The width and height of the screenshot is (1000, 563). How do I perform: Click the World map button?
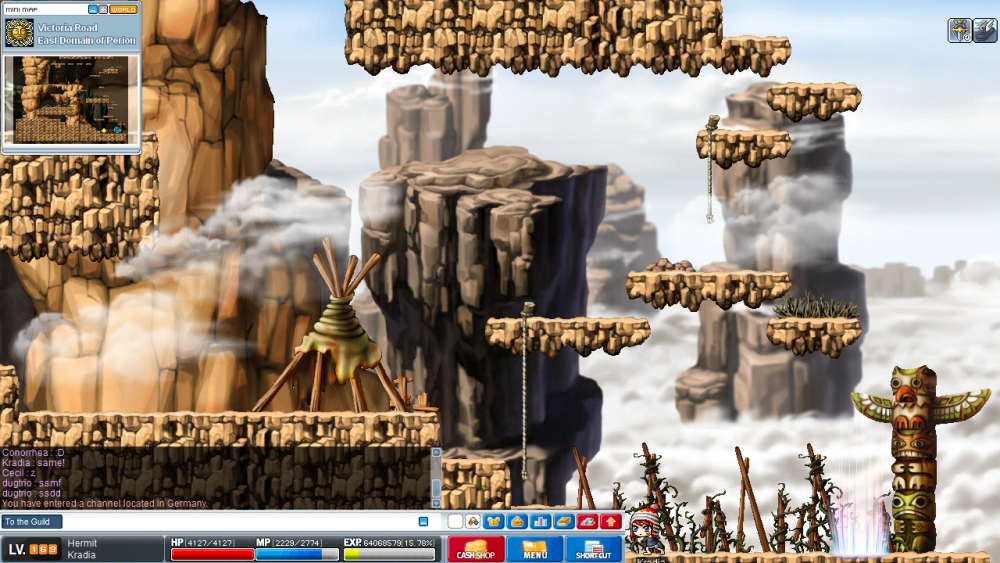pos(124,9)
